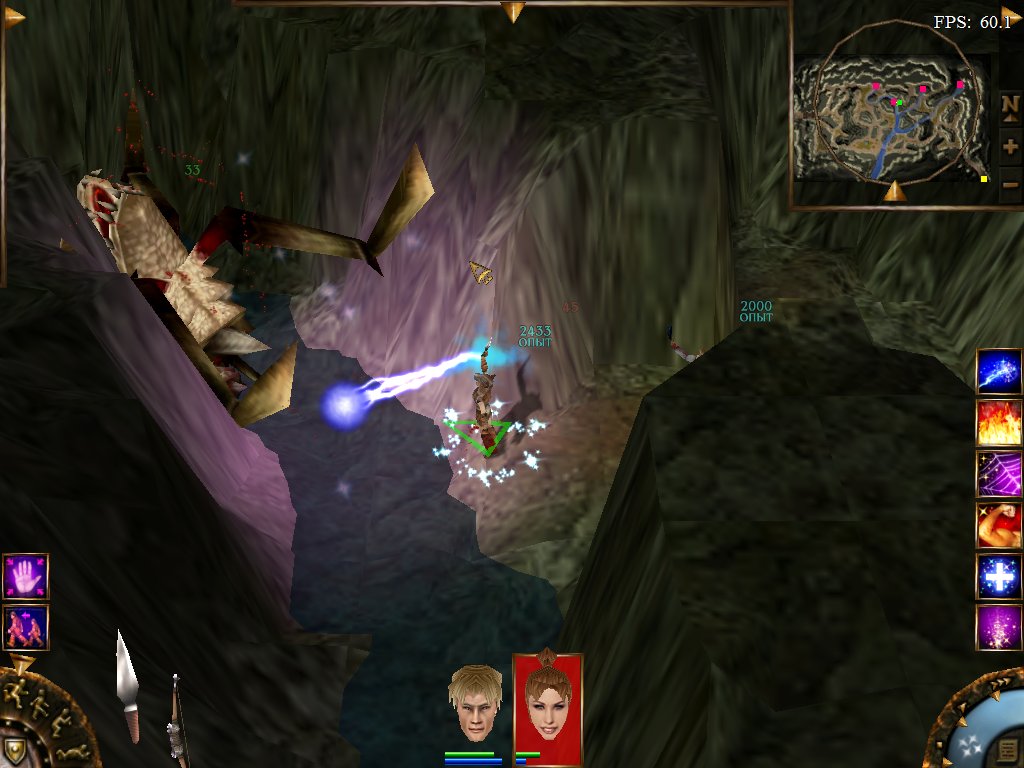The height and width of the screenshot is (768, 1024).
Task: Toggle the follow-the-leader walking icon
Action: click(x=25, y=627)
